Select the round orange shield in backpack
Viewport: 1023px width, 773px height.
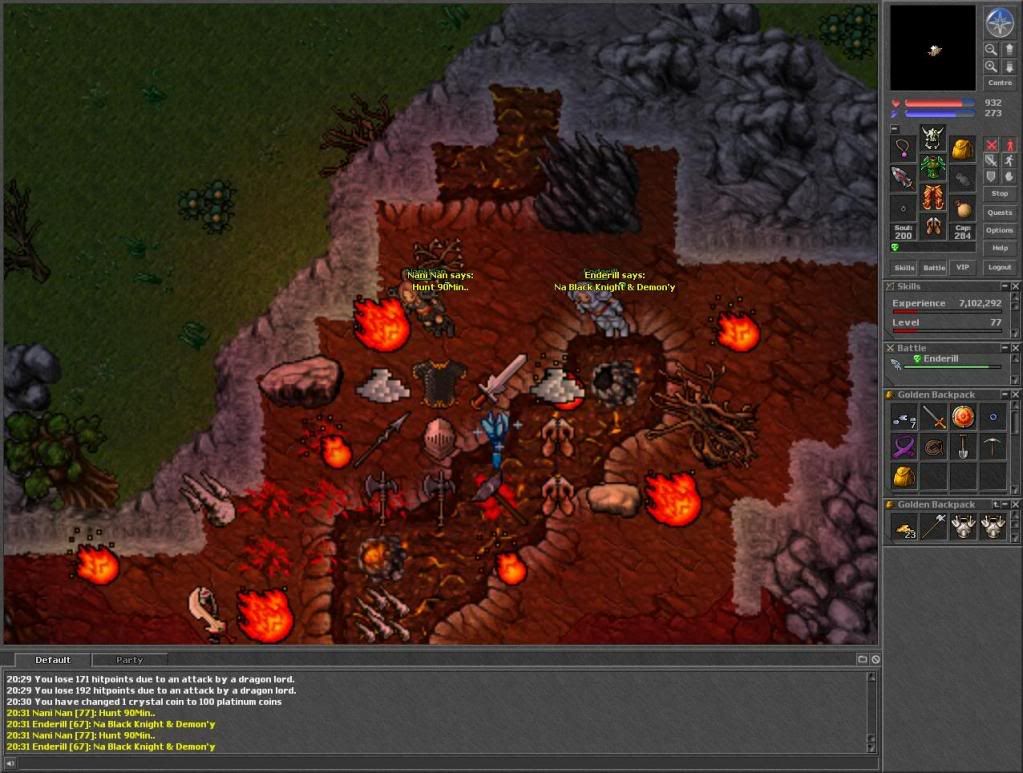[x=962, y=417]
